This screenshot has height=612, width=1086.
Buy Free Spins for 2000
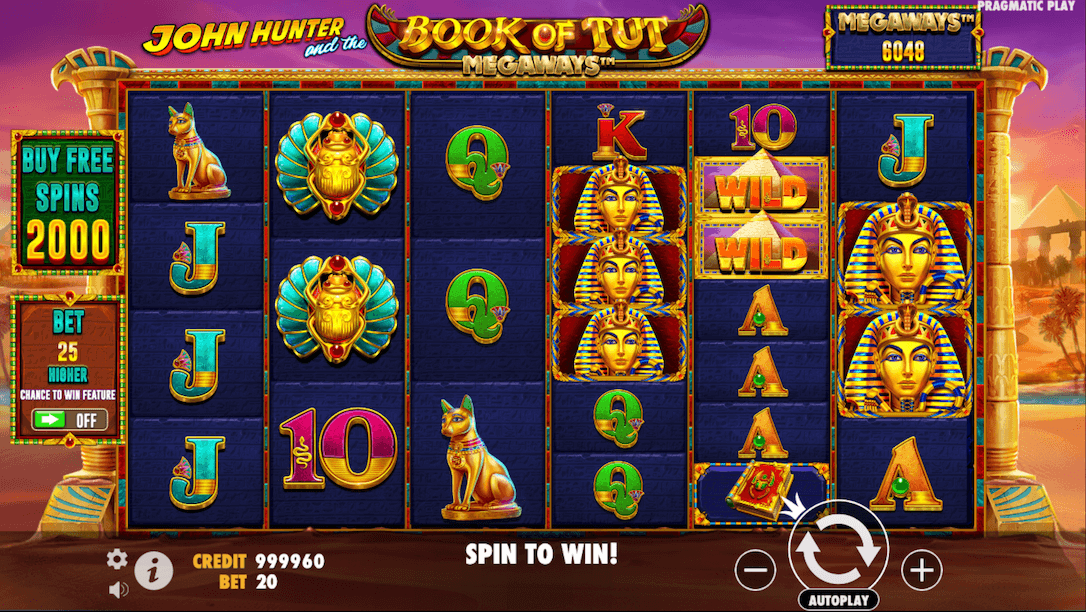[x=67, y=202]
